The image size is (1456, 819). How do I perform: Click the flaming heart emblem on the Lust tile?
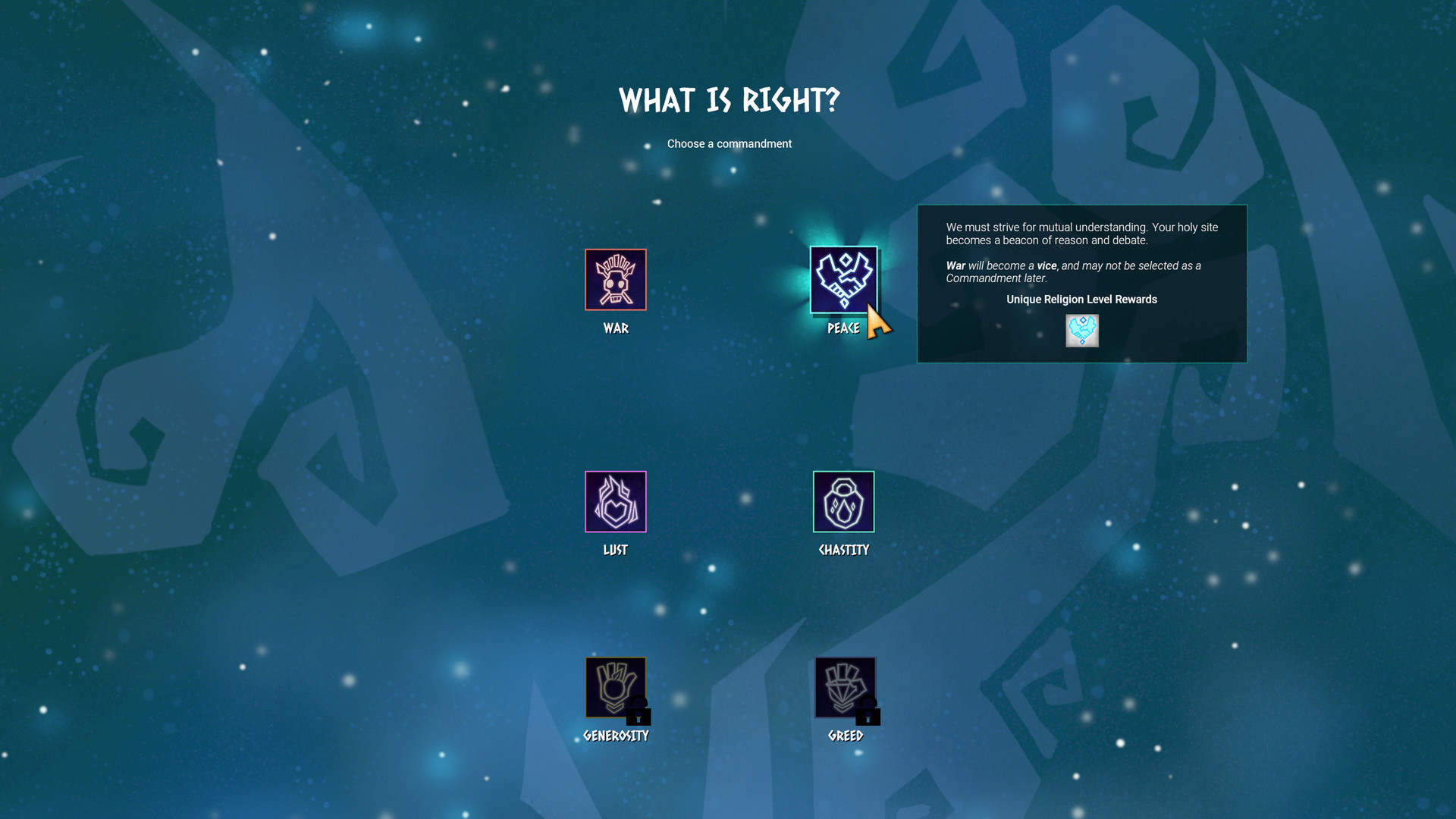coord(615,501)
